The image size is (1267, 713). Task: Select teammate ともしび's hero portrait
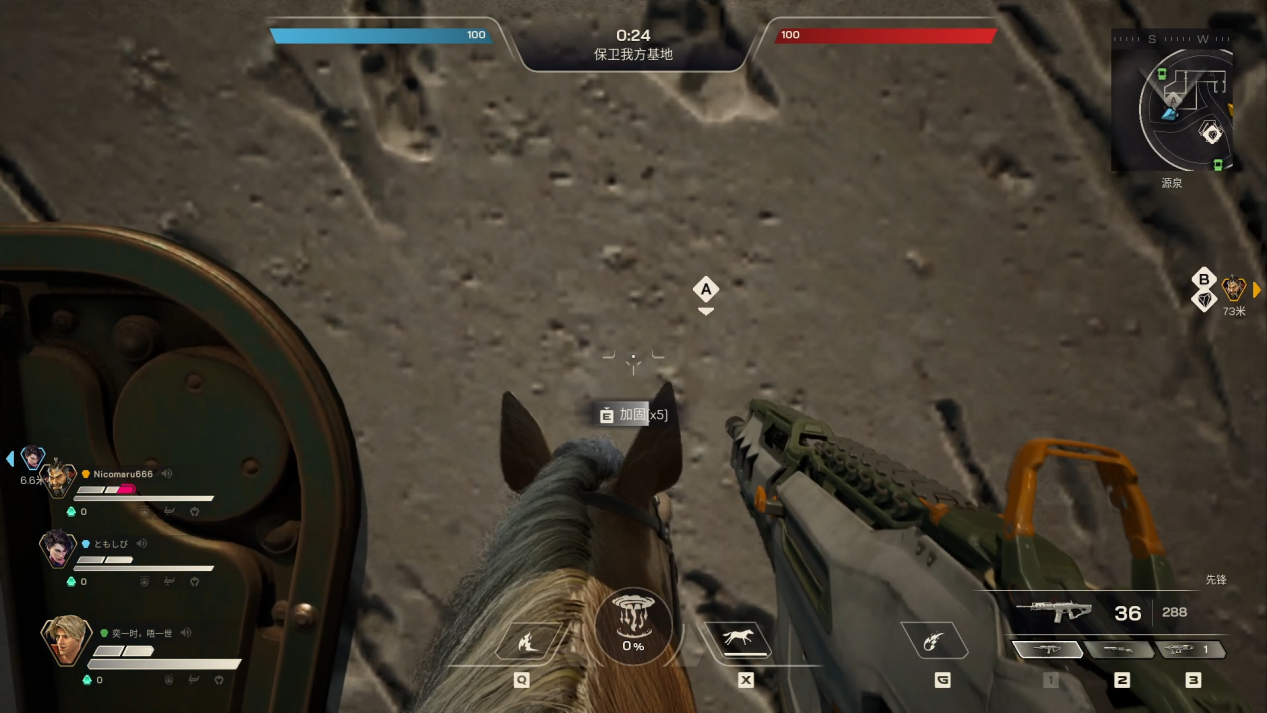coord(57,548)
